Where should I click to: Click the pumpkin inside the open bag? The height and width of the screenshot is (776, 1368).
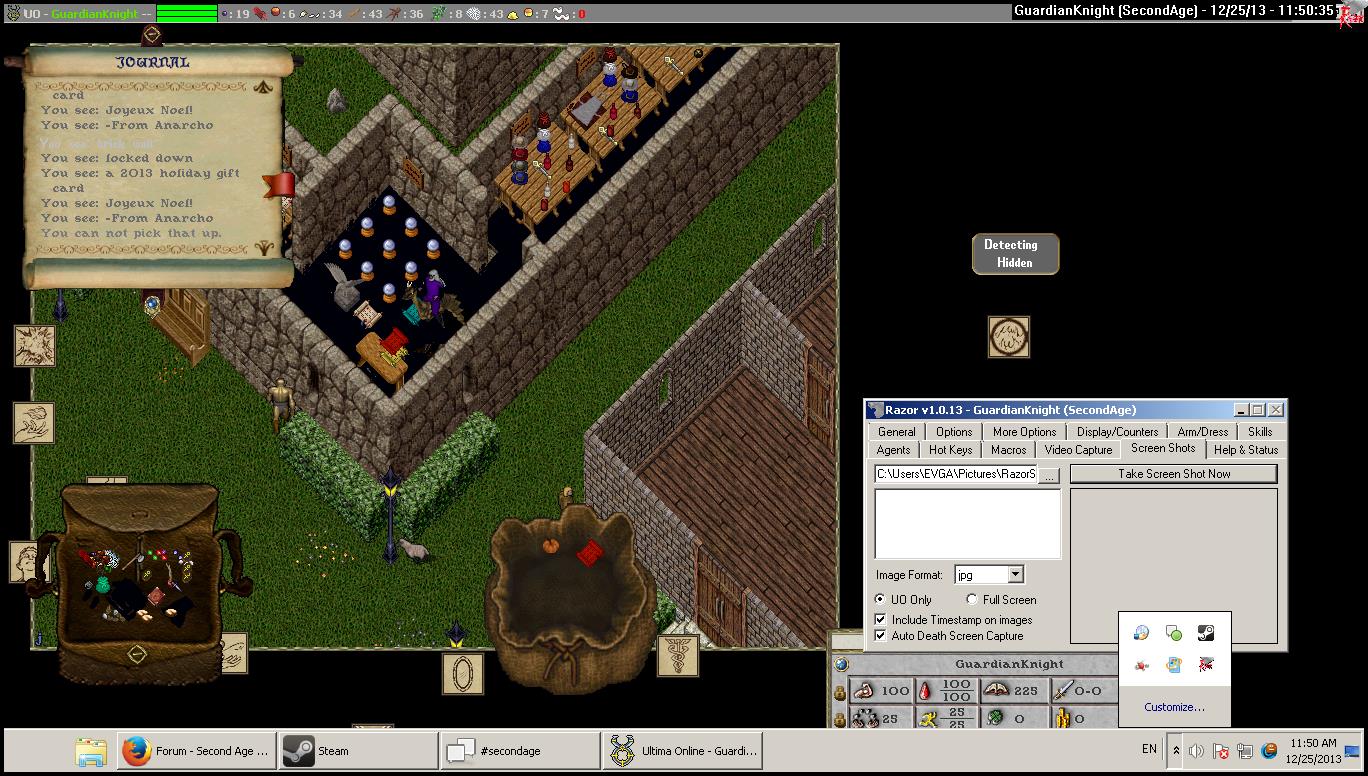[x=548, y=546]
